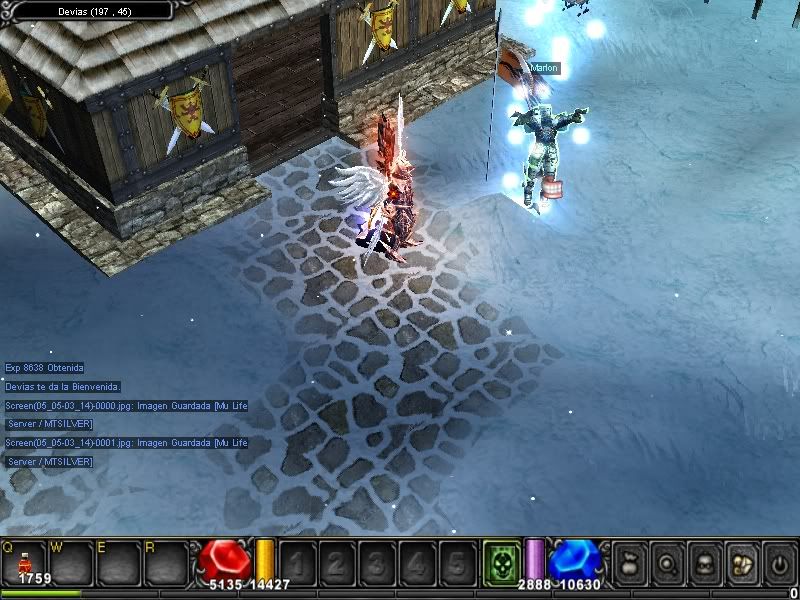The width and height of the screenshot is (800, 600).
Task: Click the power exit button
Action: pos(779,564)
